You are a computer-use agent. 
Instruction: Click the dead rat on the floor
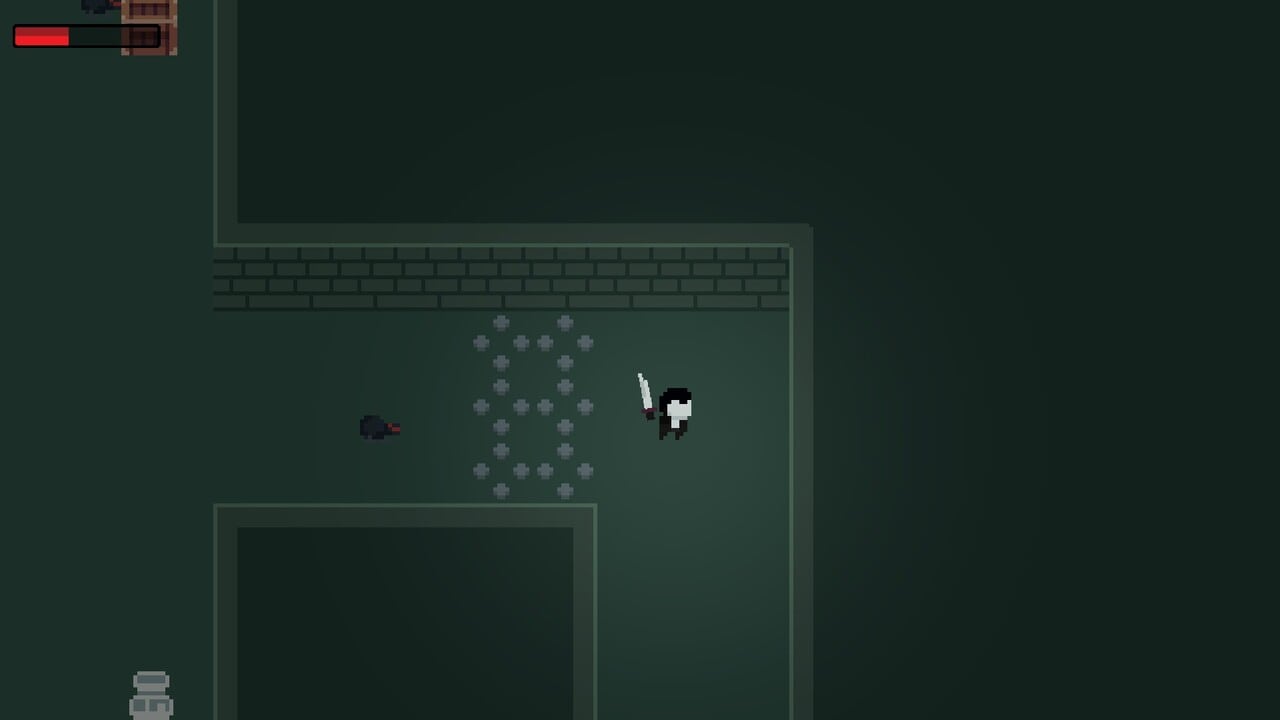(x=380, y=427)
